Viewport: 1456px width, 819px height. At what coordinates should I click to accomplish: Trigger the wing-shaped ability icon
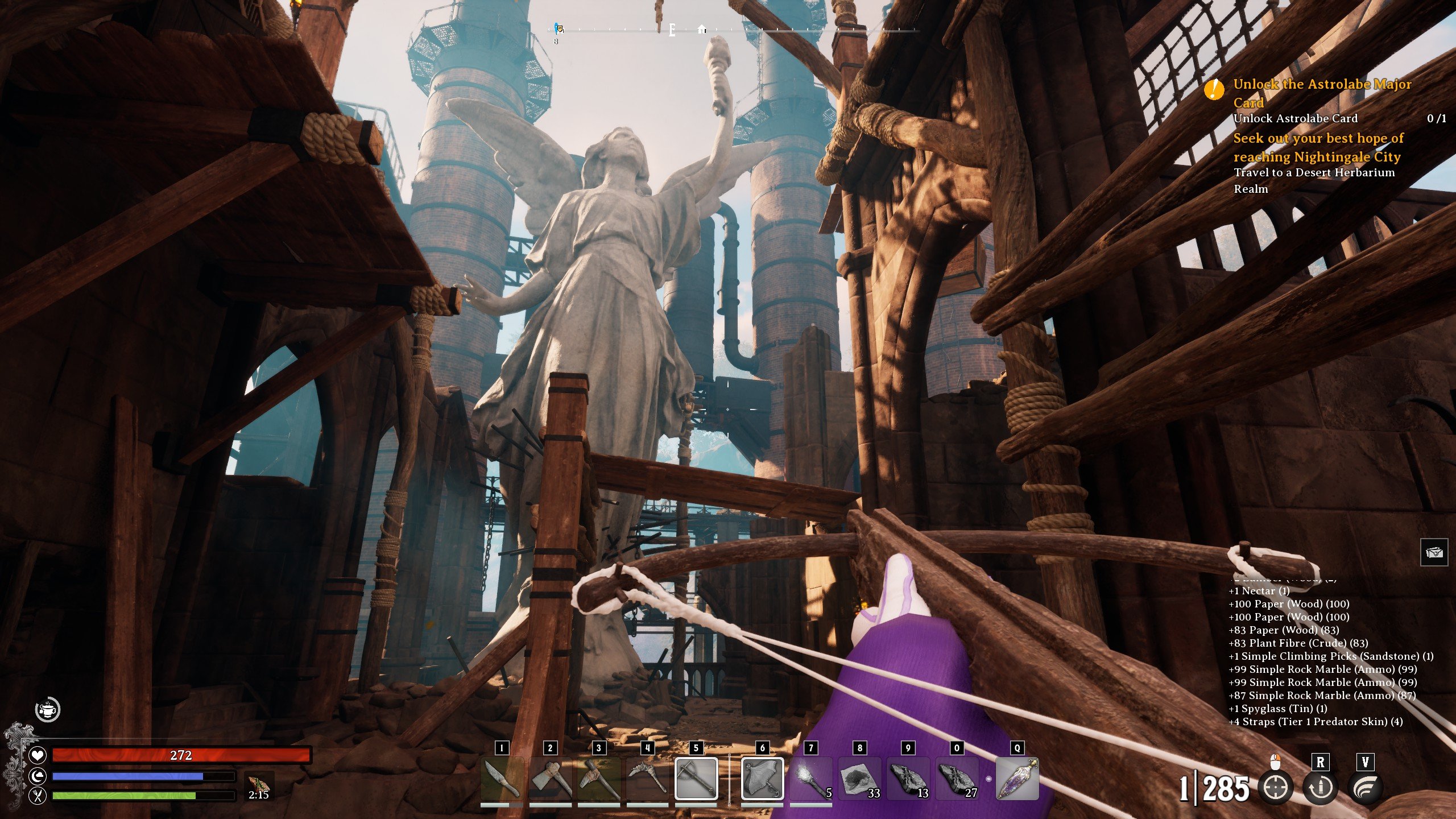[x=1365, y=788]
